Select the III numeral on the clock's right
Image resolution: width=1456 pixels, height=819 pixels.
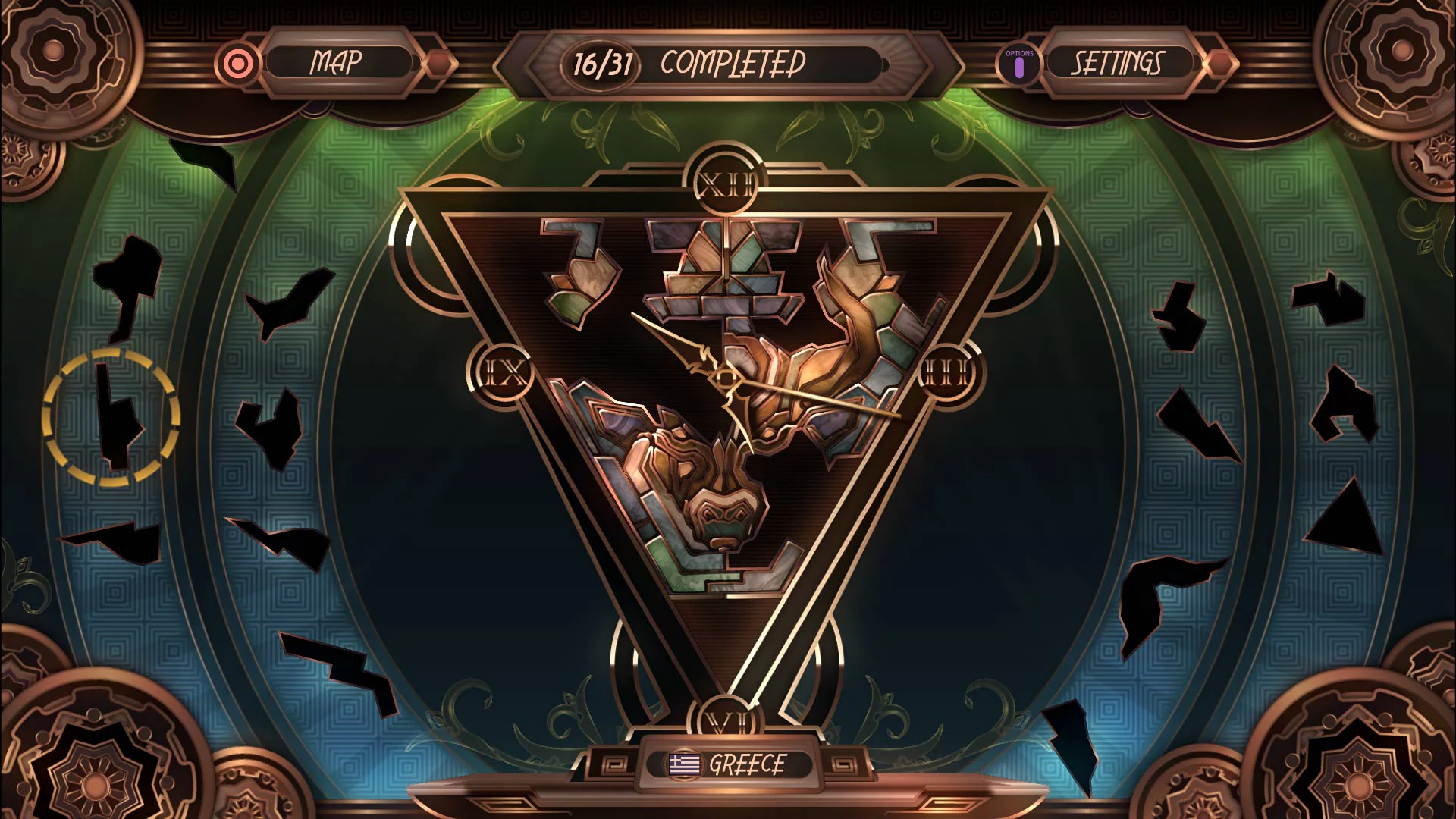[x=945, y=372]
